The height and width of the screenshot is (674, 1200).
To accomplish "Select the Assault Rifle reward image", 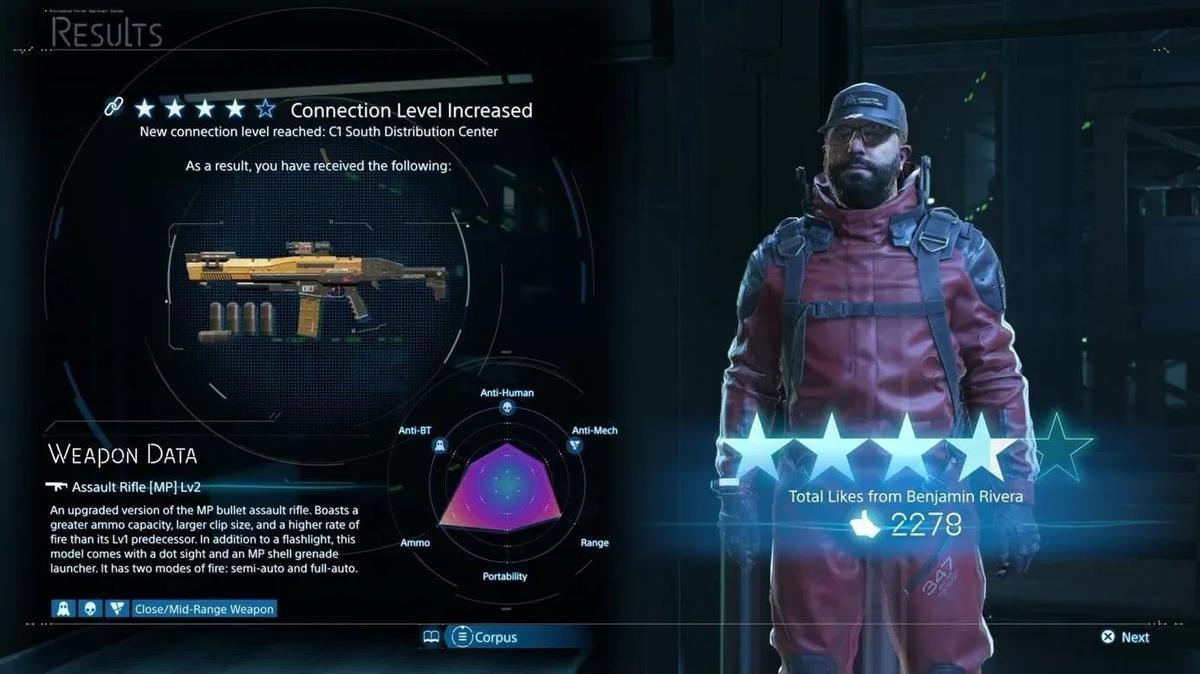I will coord(315,285).
